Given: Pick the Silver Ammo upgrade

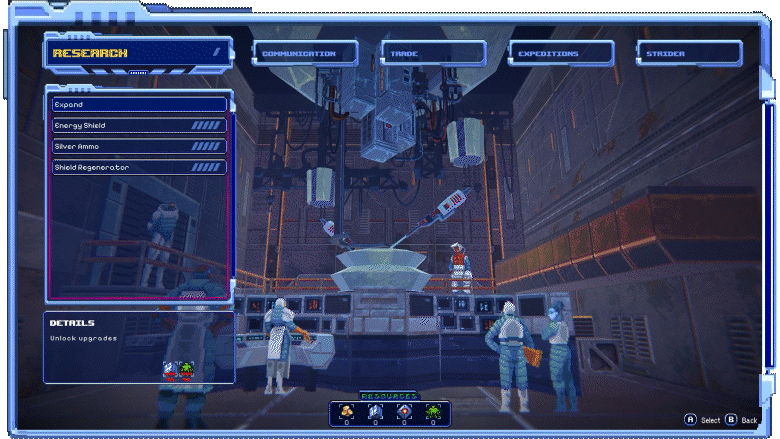Looking at the screenshot, I should pos(139,146).
